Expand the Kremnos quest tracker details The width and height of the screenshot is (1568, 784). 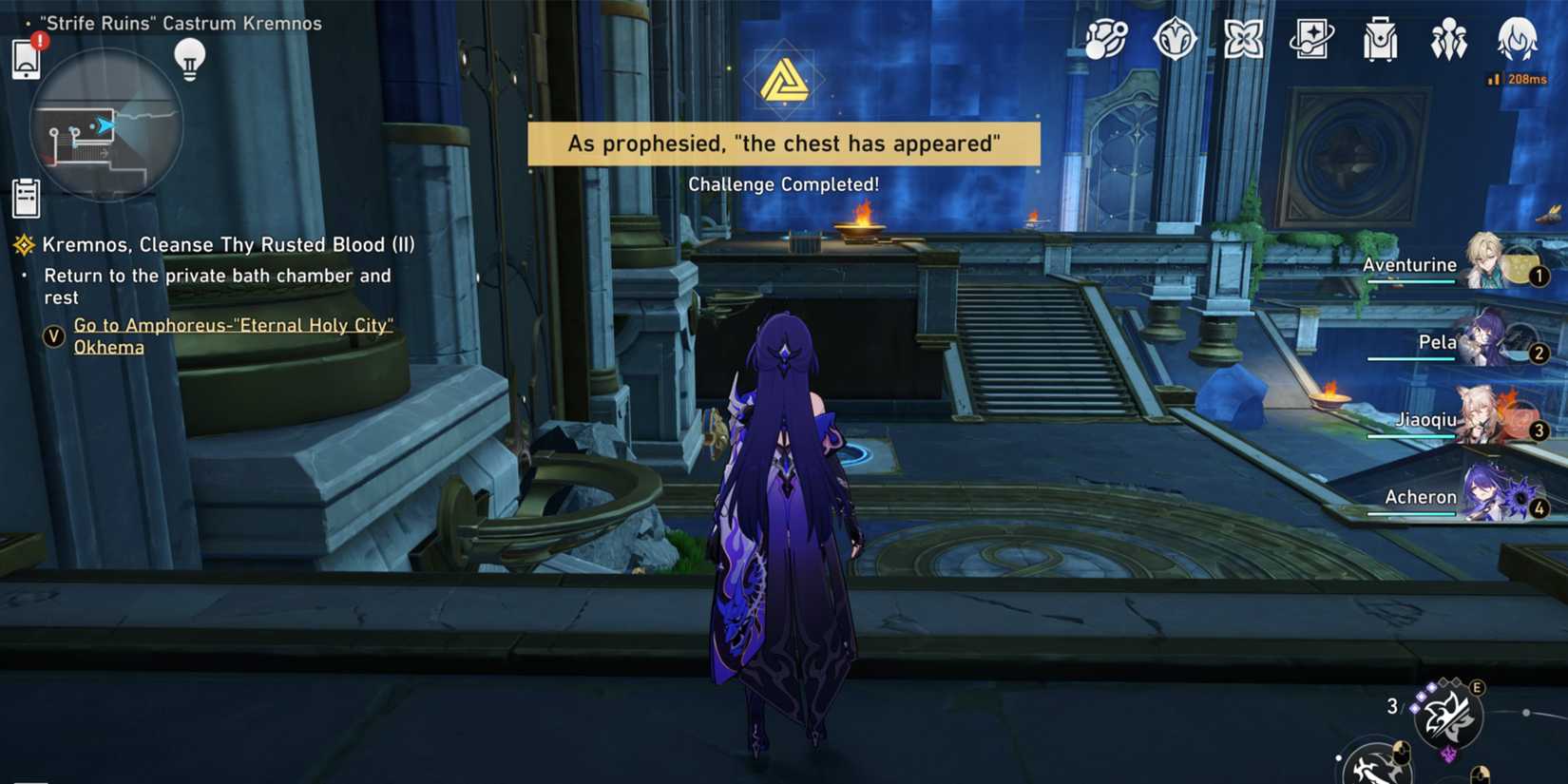tap(228, 244)
